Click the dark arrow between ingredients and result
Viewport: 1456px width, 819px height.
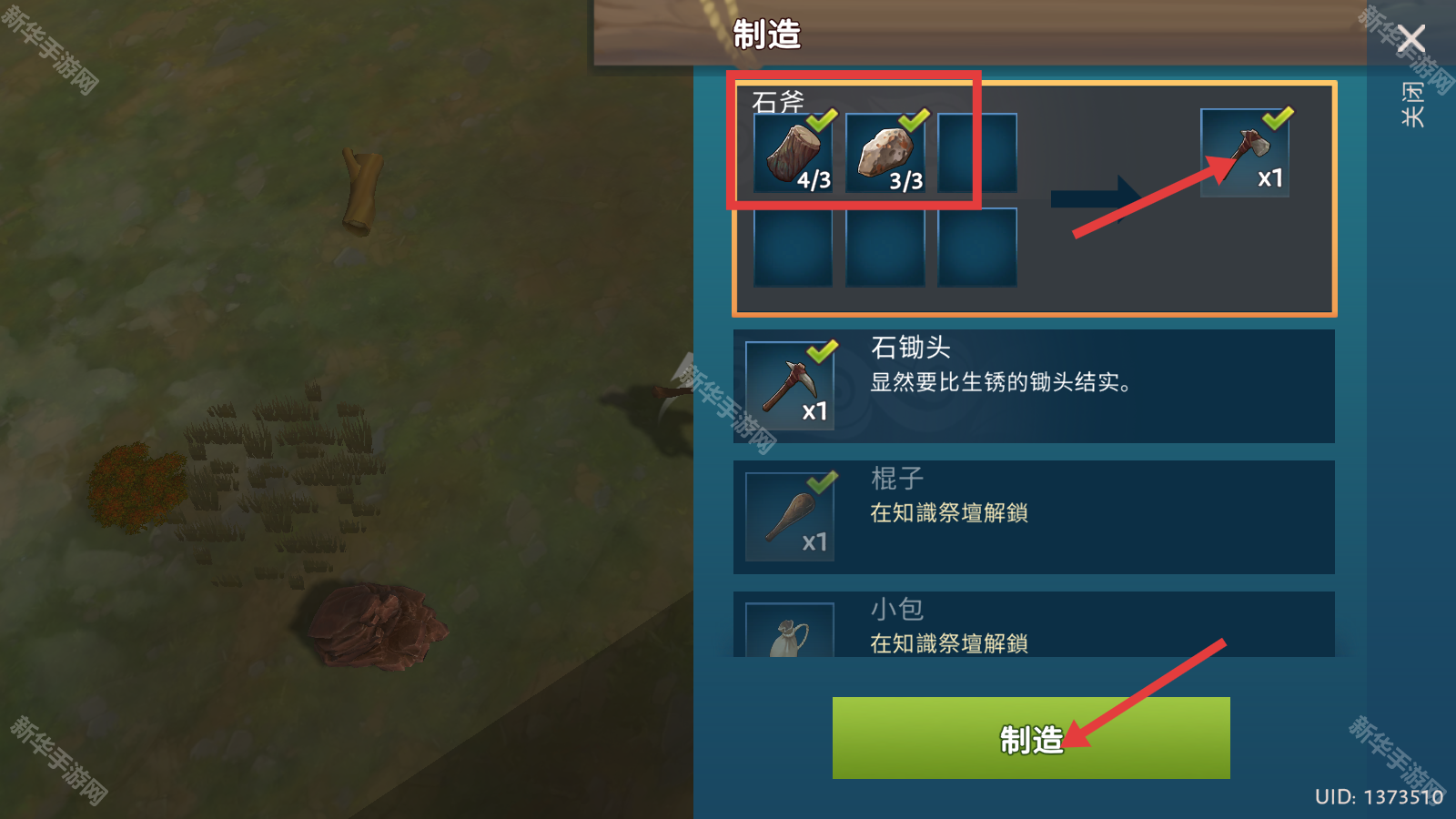pyautogui.click(x=1094, y=198)
